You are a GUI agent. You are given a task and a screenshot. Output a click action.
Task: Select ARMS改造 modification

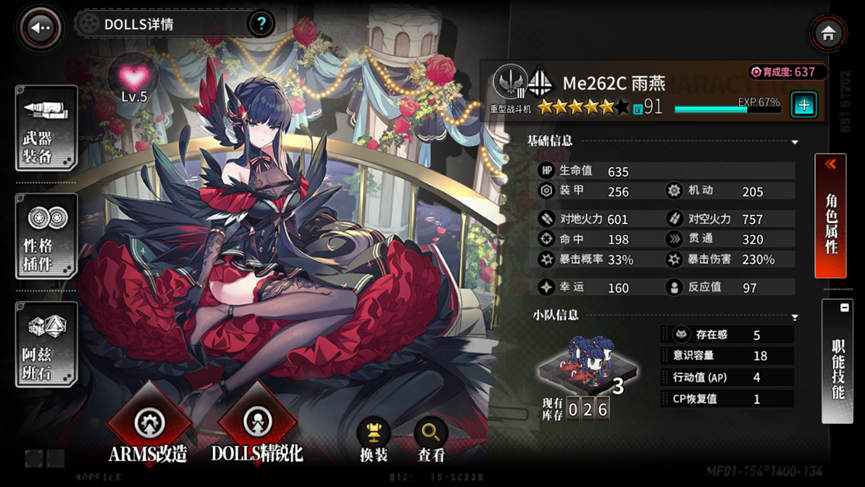(148, 427)
